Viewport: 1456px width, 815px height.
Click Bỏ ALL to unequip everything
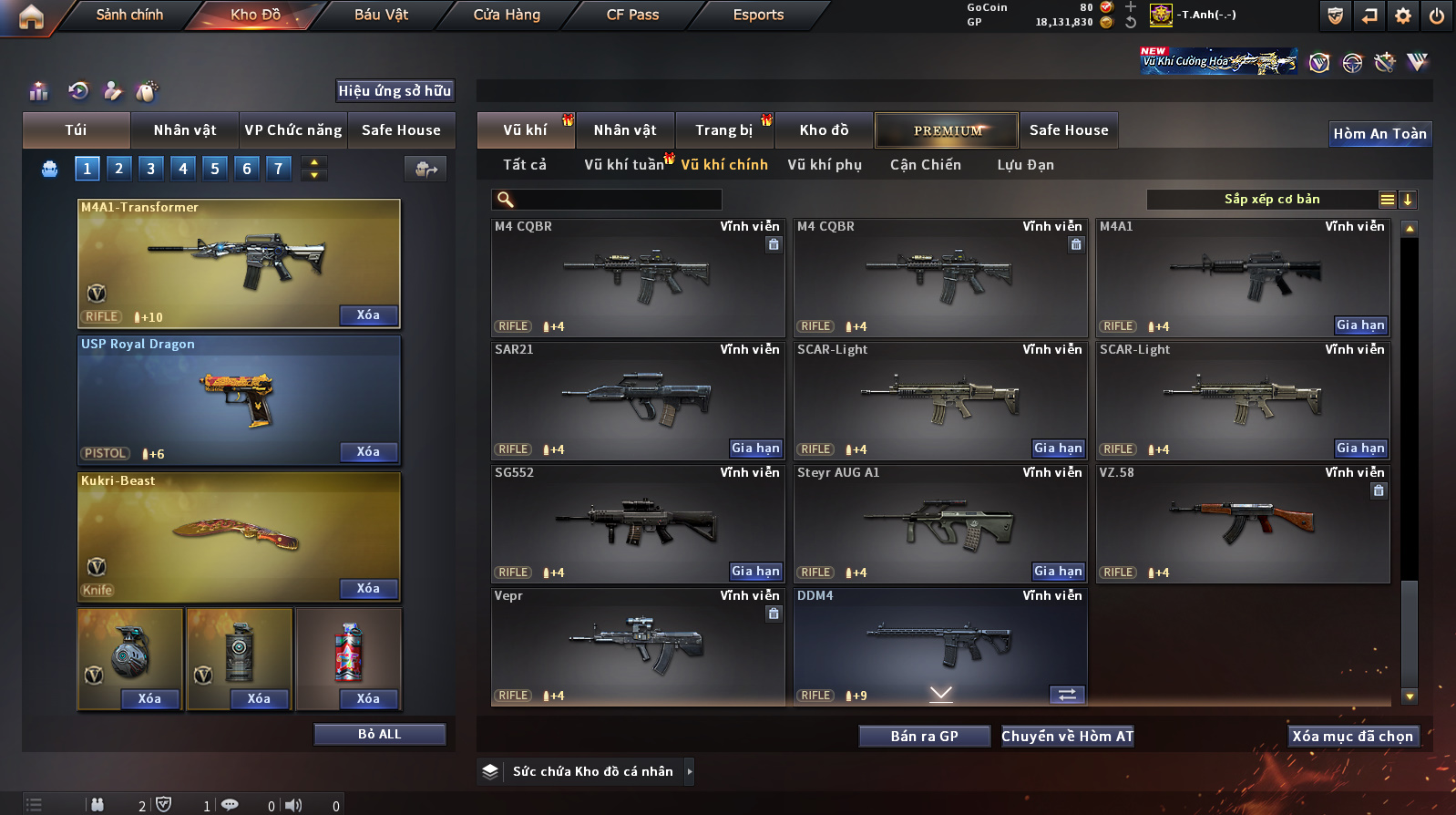coord(379,735)
